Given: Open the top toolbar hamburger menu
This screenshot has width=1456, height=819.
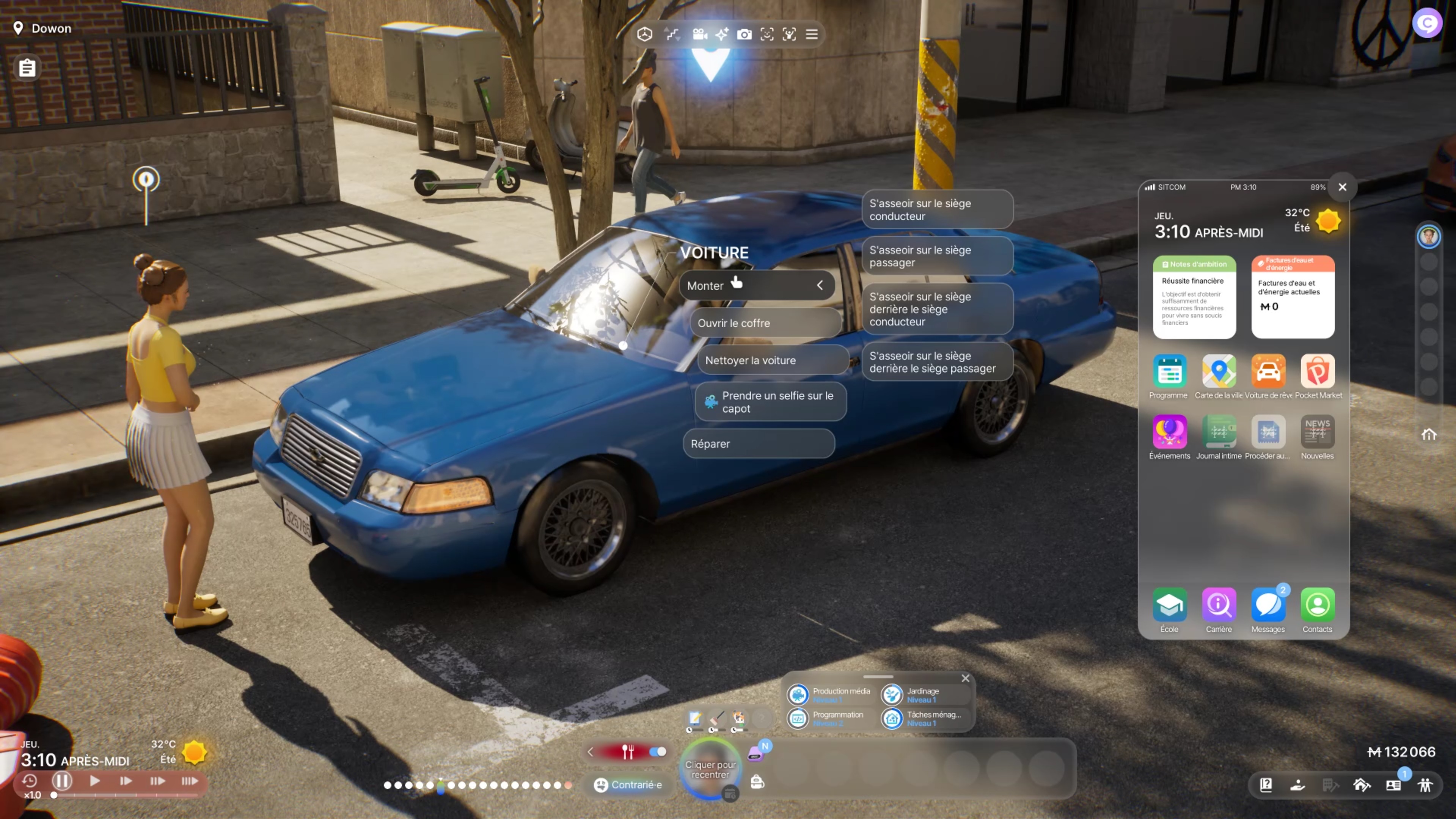Looking at the screenshot, I should tap(812, 35).
